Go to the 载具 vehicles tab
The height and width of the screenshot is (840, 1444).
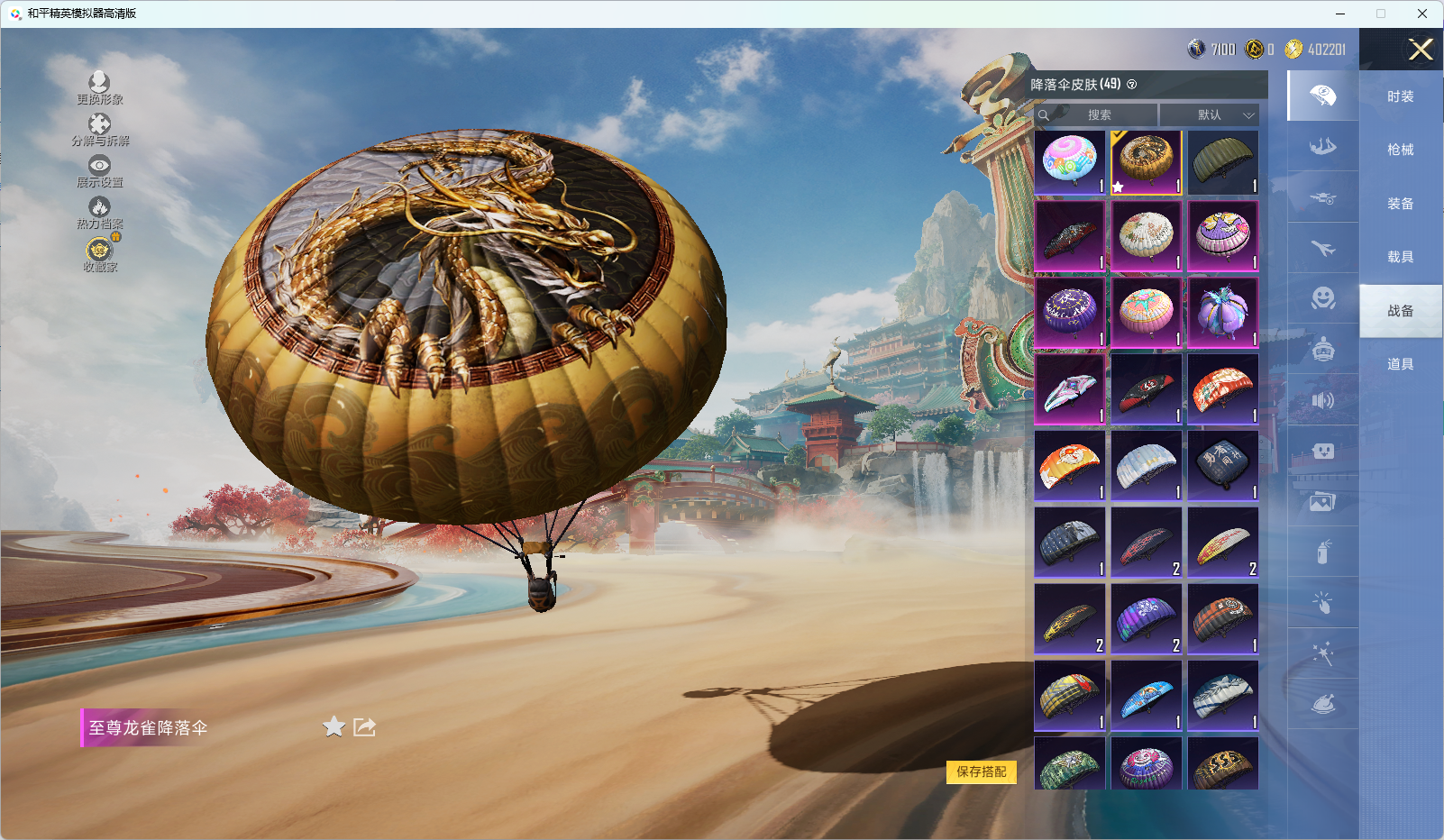point(1400,257)
